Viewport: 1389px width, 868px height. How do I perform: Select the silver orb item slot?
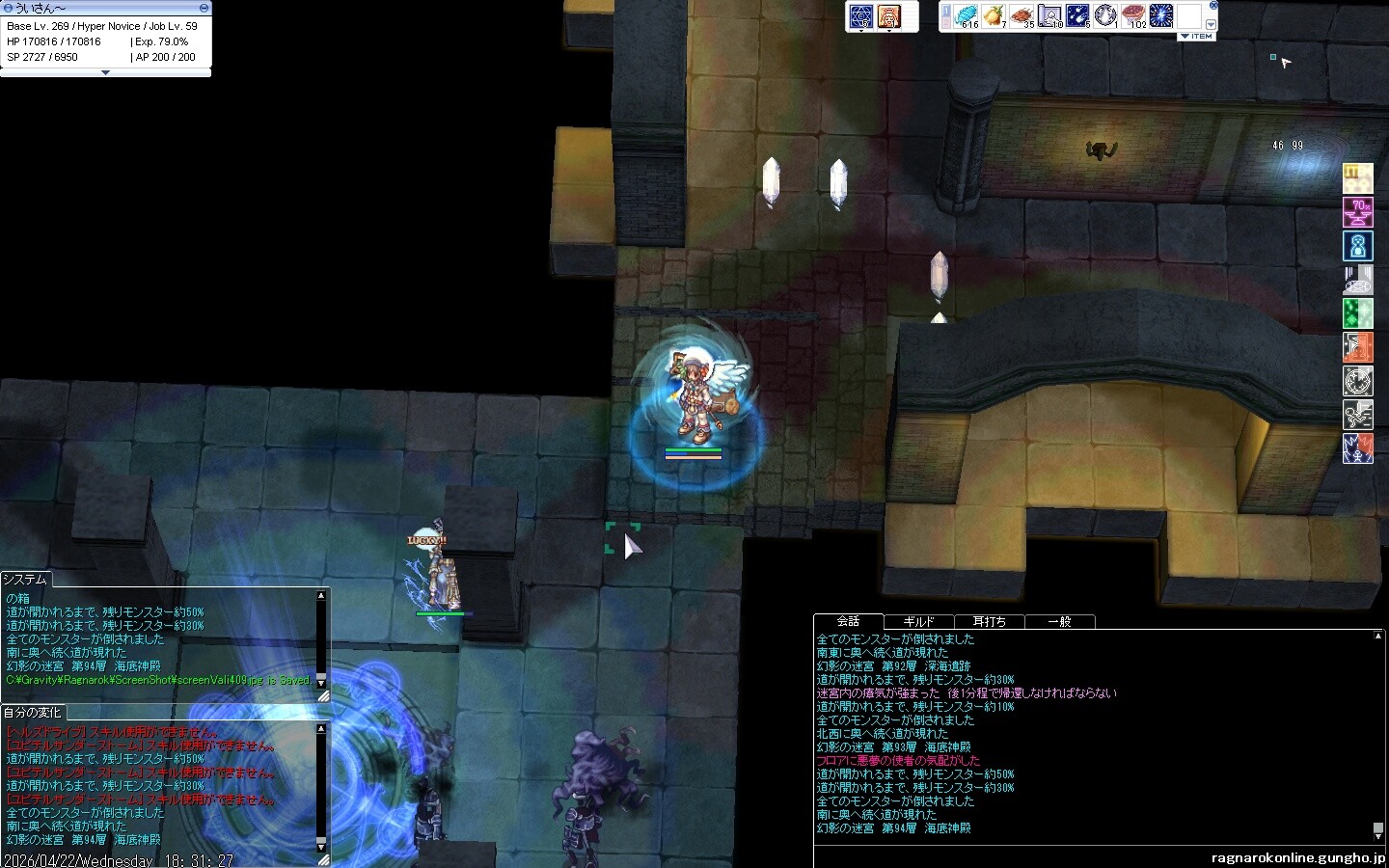[1105, 16]
